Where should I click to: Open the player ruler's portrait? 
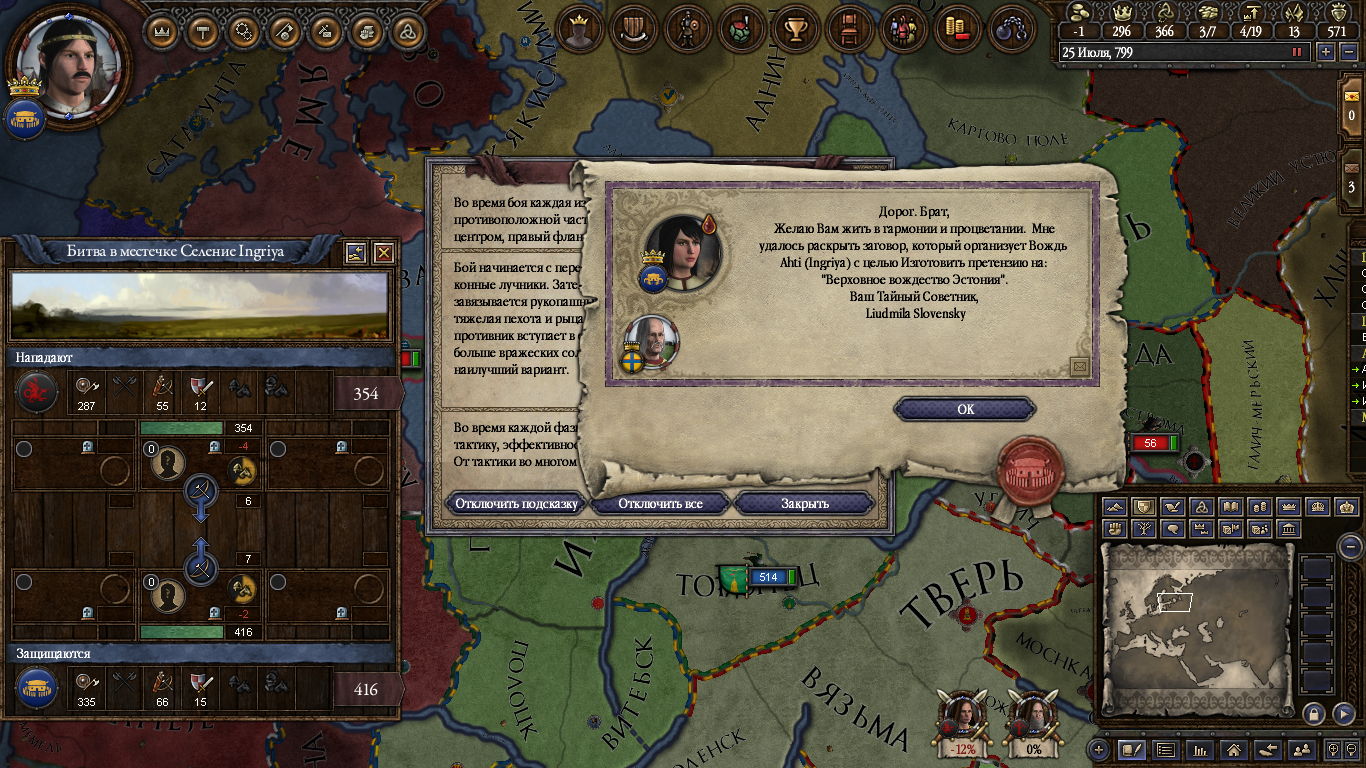[67, 62]
